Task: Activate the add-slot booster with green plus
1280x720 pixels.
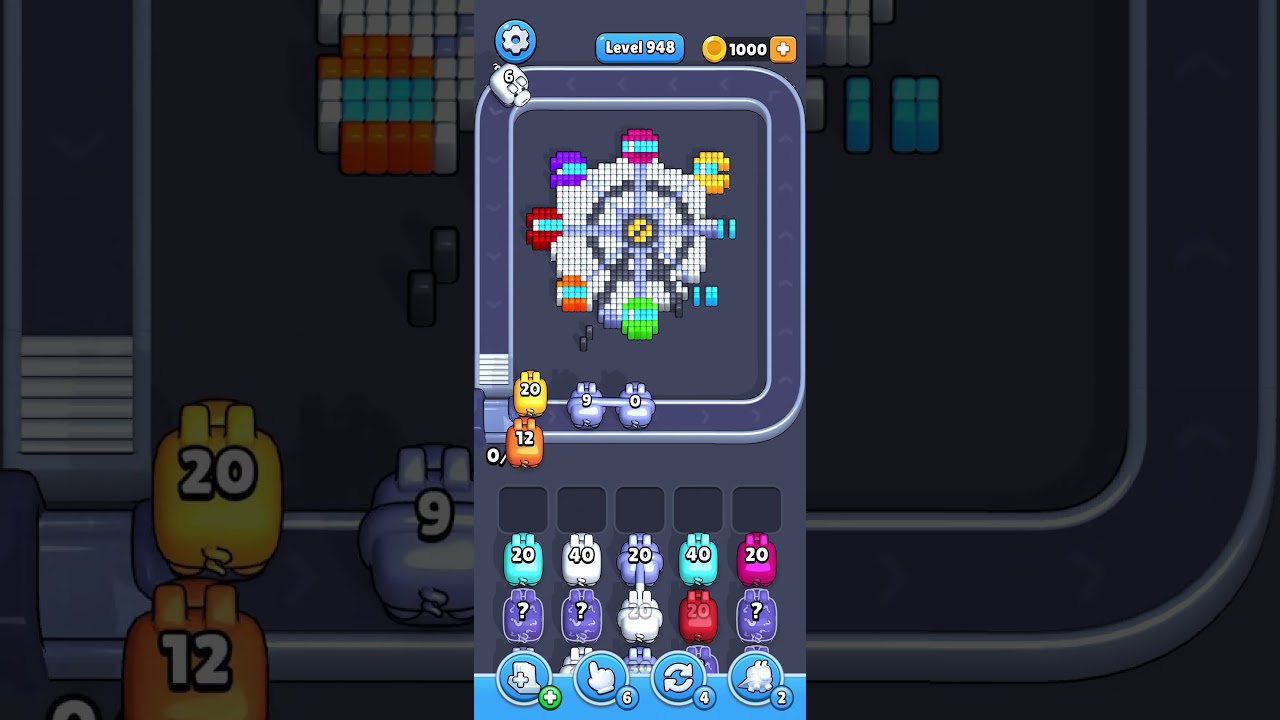Action: (523, 680)
